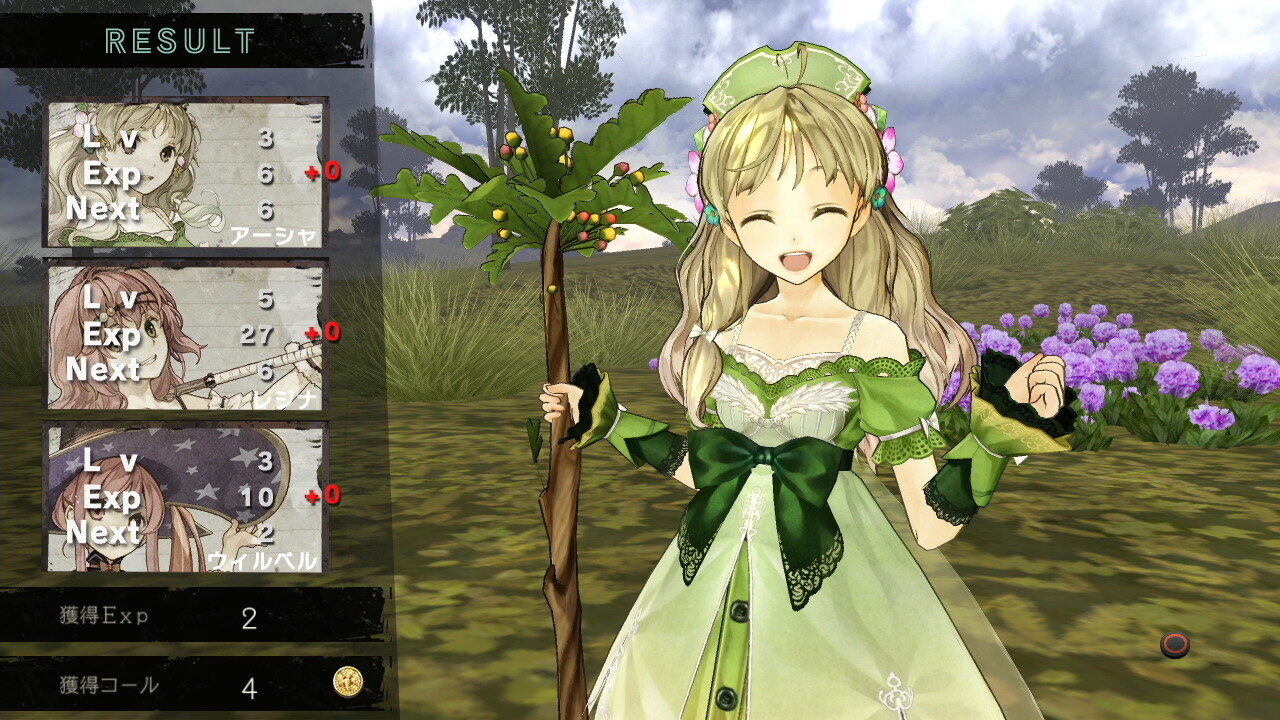Choose Regina's (レジナ) character result card

tap(187, 335)
